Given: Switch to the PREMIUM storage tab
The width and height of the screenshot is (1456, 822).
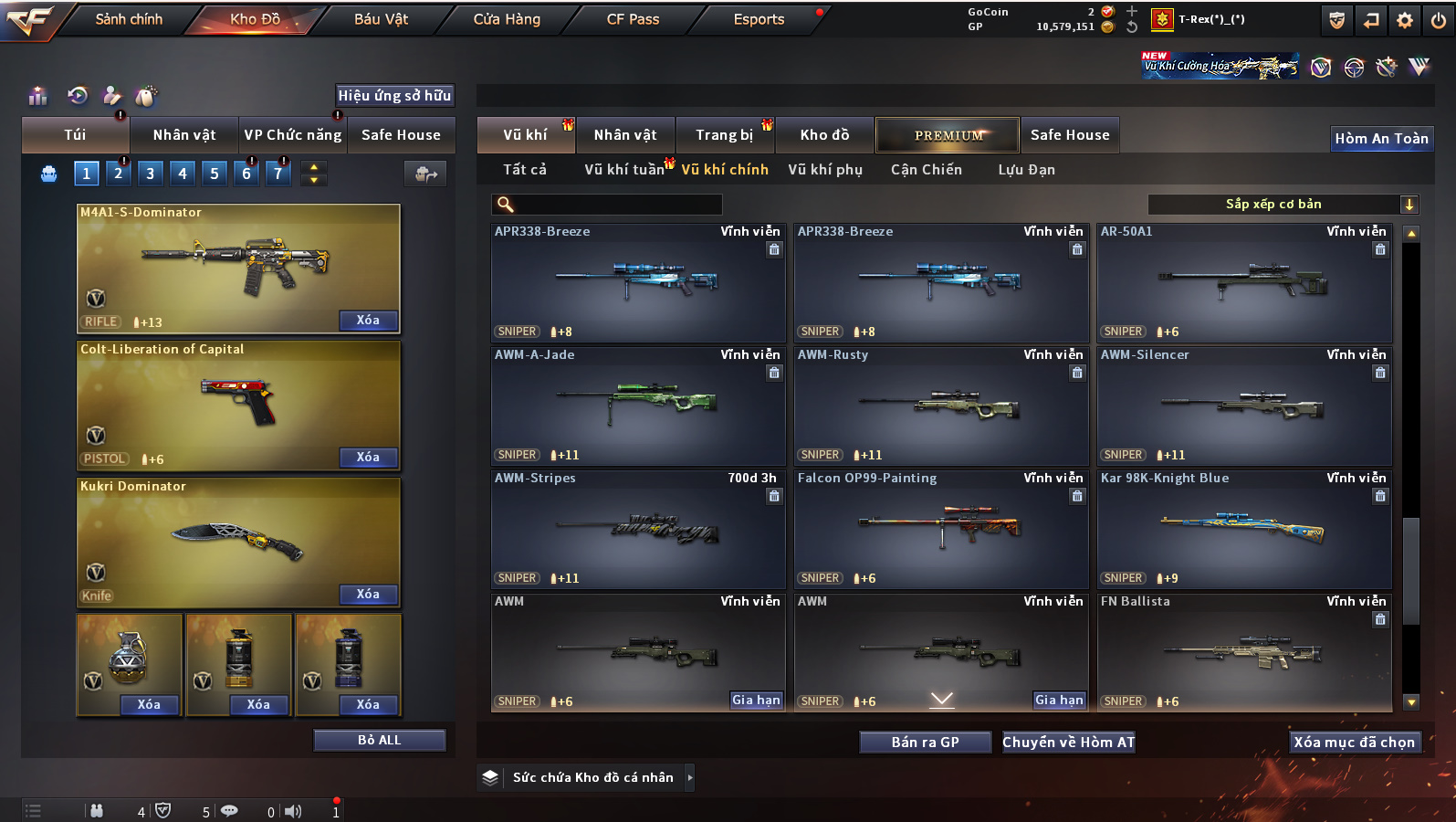Looking at the screenshot, I should tap(948, 135).
